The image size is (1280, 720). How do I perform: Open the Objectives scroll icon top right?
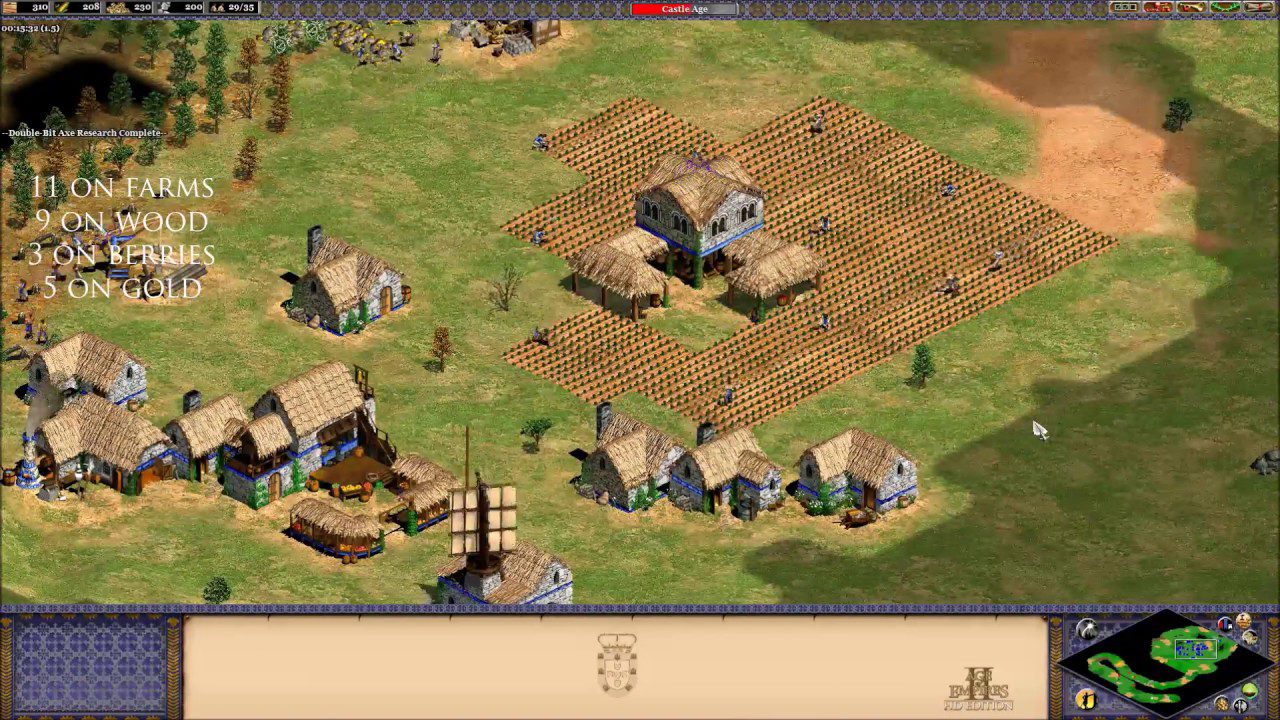click(x=1258, y=9)
